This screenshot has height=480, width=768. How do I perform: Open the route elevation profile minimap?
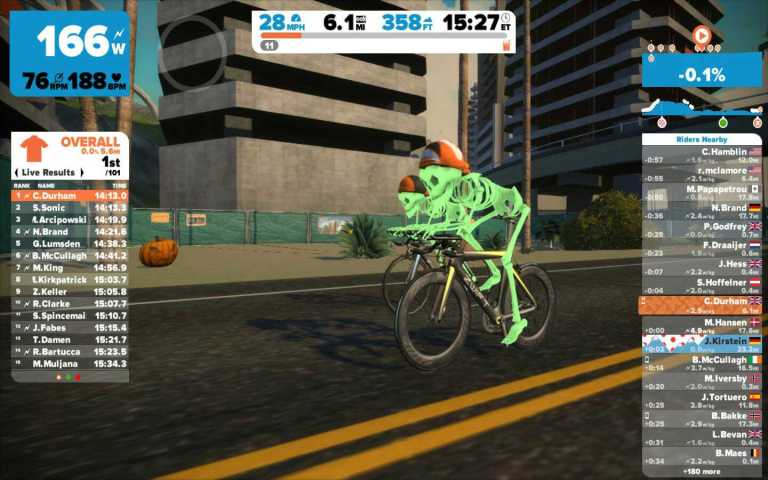coord(701,107)
